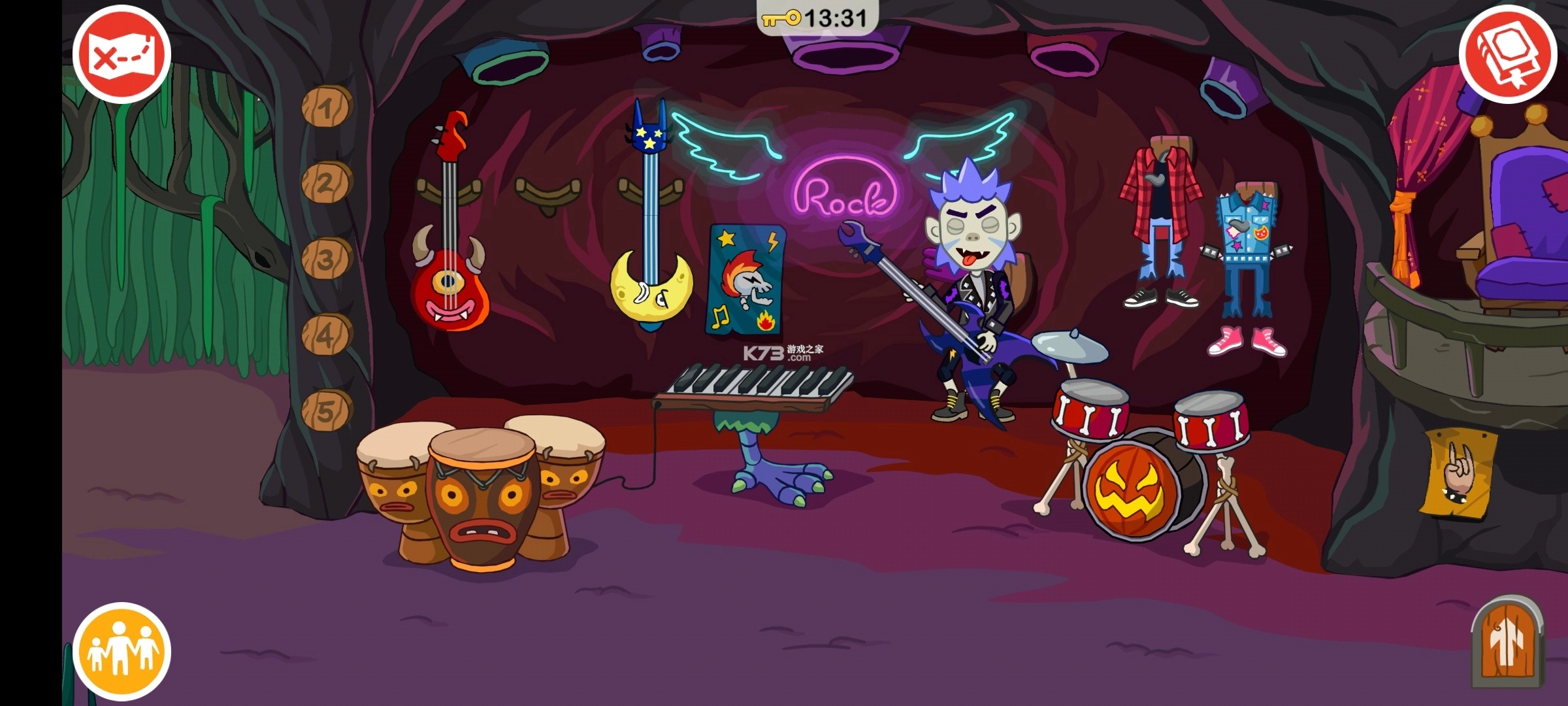Show the orange characters panel

(x=122, y=651)
